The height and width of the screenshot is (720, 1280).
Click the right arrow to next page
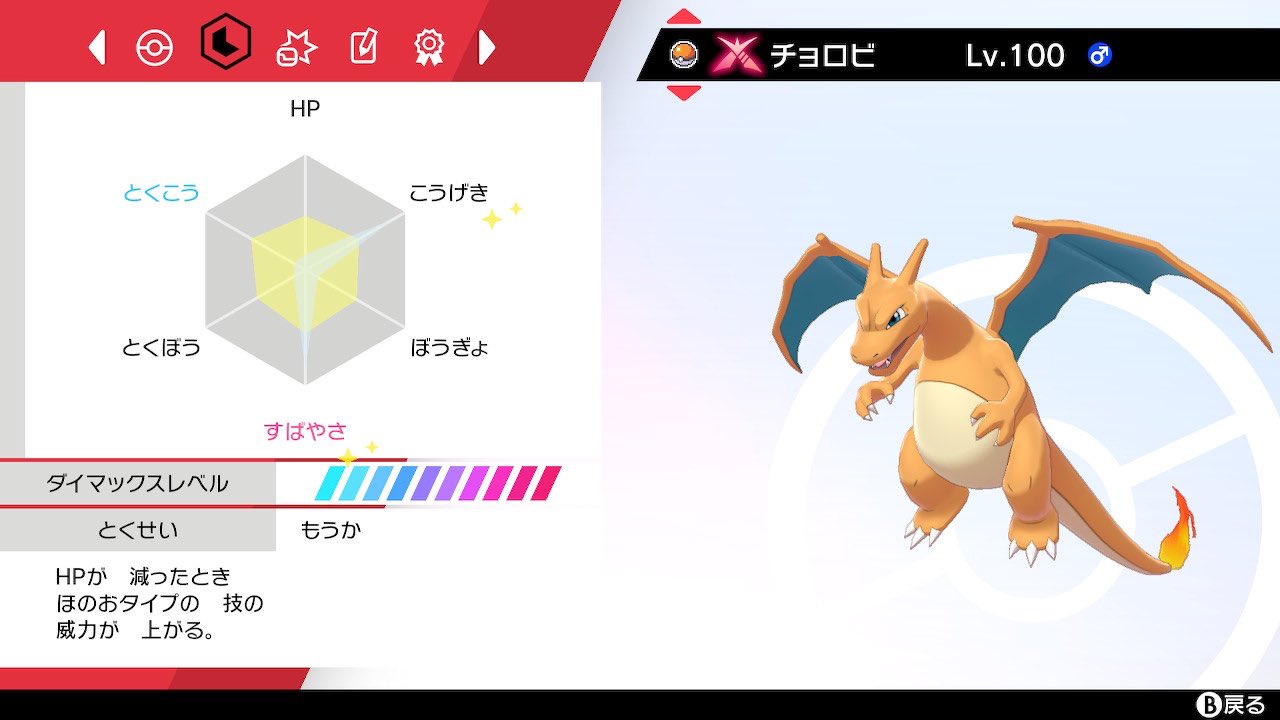pos(486,45)
